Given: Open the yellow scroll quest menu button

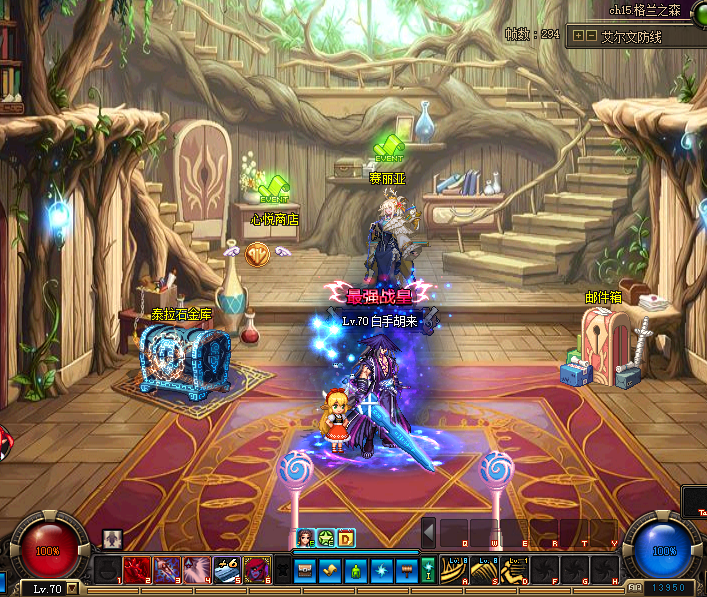Looking at the screenshot, I should click(332, 571).
